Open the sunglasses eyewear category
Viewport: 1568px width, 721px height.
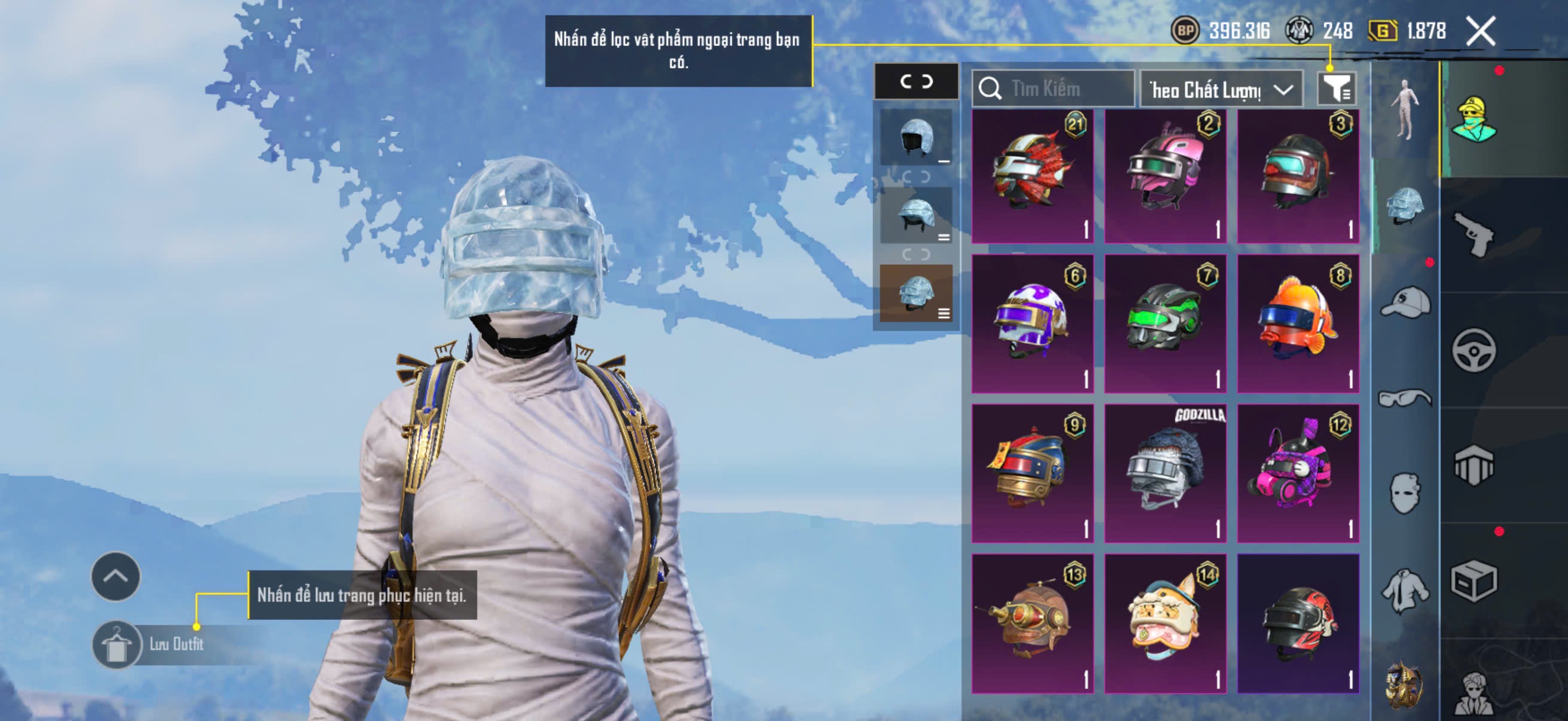pos(1405,399)
